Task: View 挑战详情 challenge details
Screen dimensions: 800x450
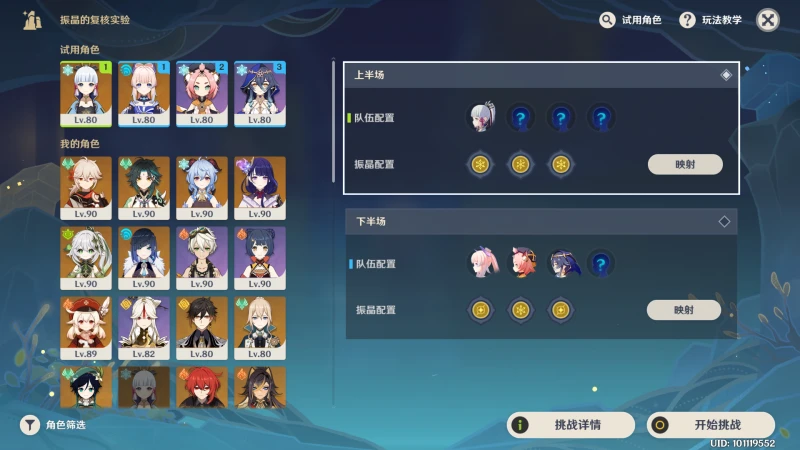Action: pos(570,425)
